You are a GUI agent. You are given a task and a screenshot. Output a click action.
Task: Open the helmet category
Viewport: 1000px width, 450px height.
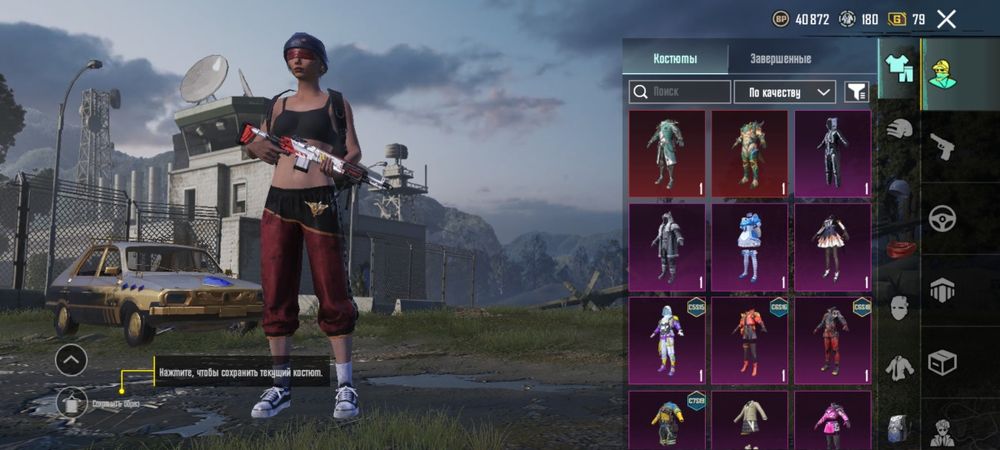pos(899,129)
